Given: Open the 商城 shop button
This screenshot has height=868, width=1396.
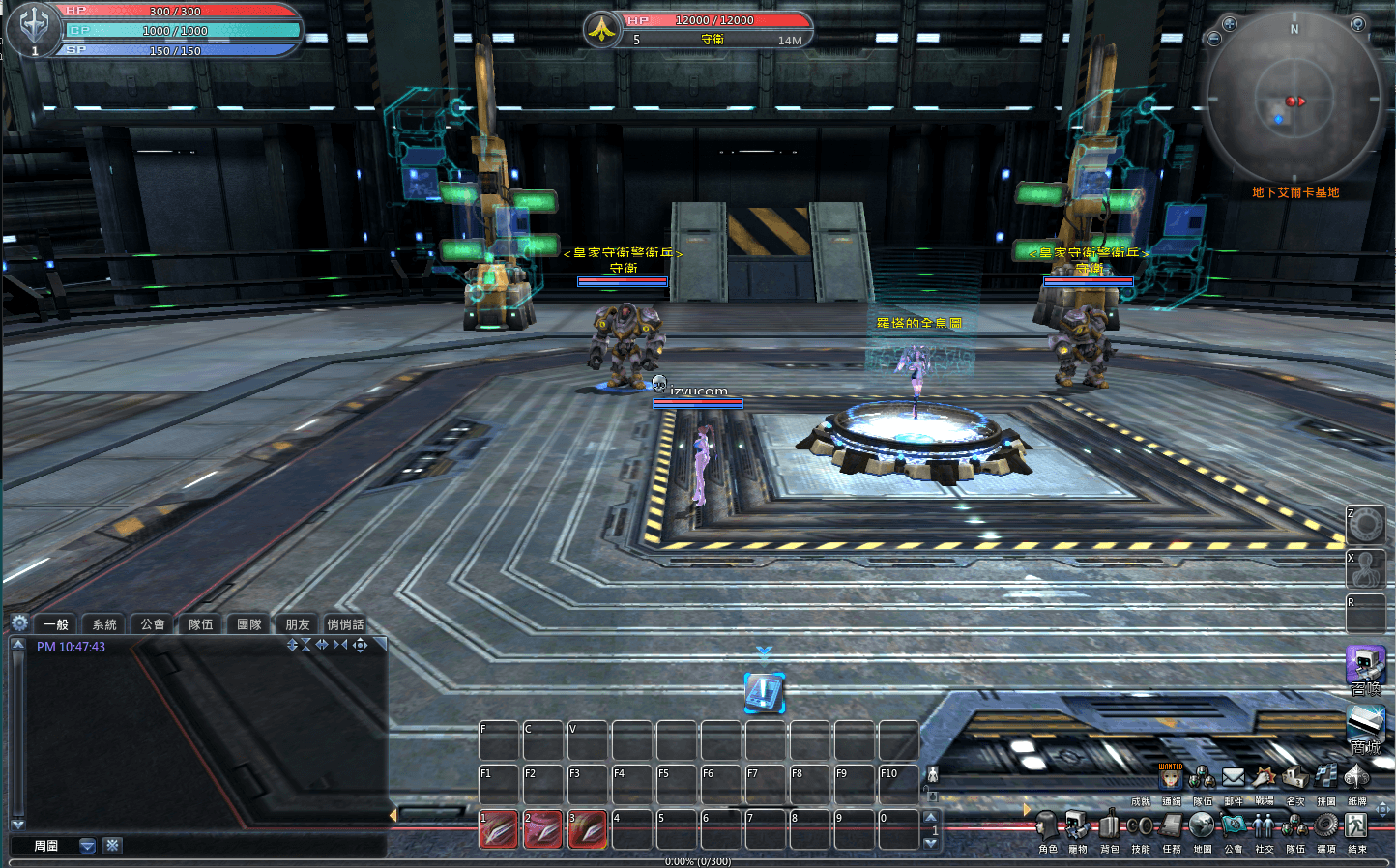Looking at the screenshot, I should point(1366,726).
